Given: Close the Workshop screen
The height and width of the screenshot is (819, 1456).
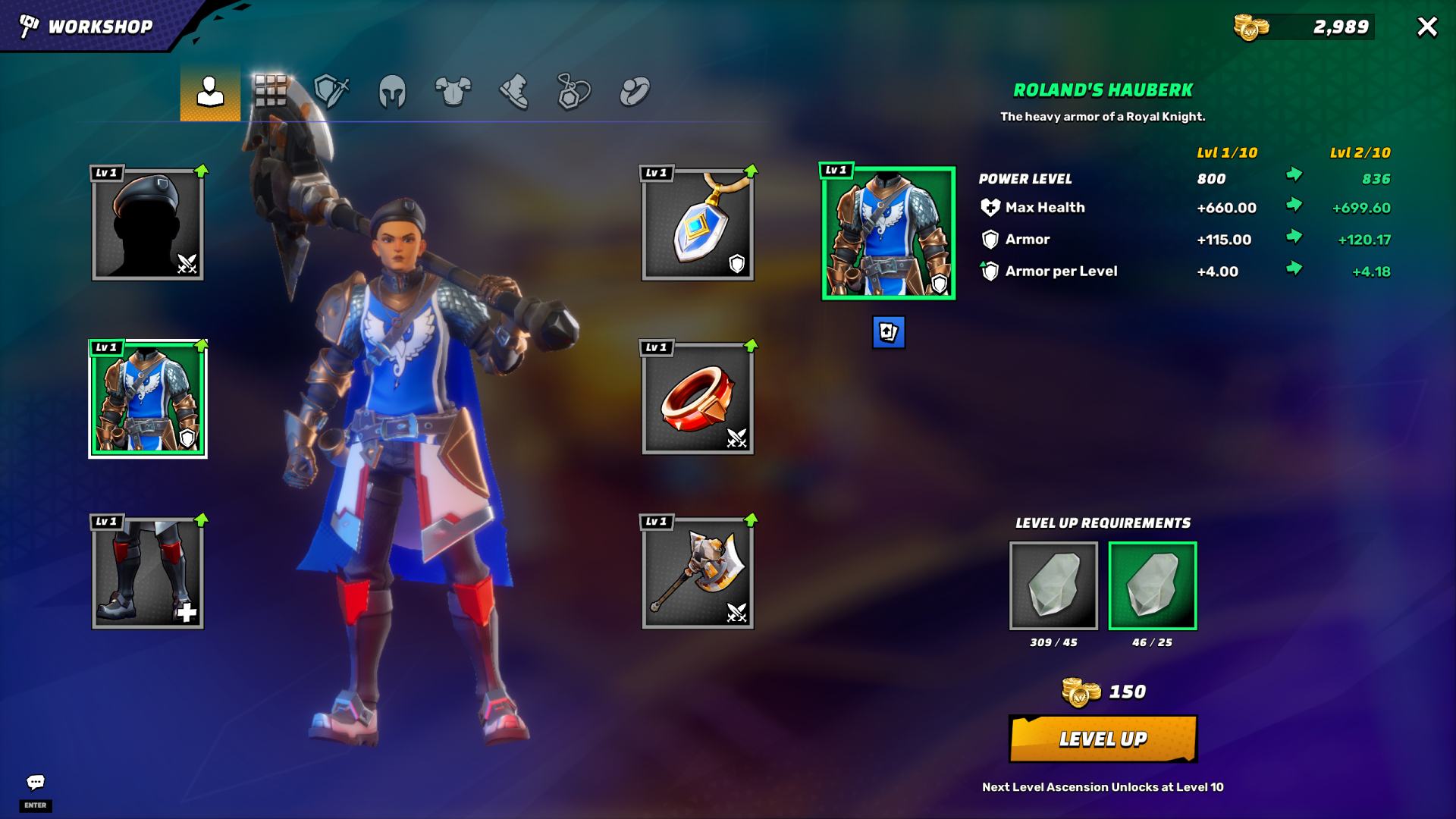Looking at the screenshot, I should (x=1426, y=27).
